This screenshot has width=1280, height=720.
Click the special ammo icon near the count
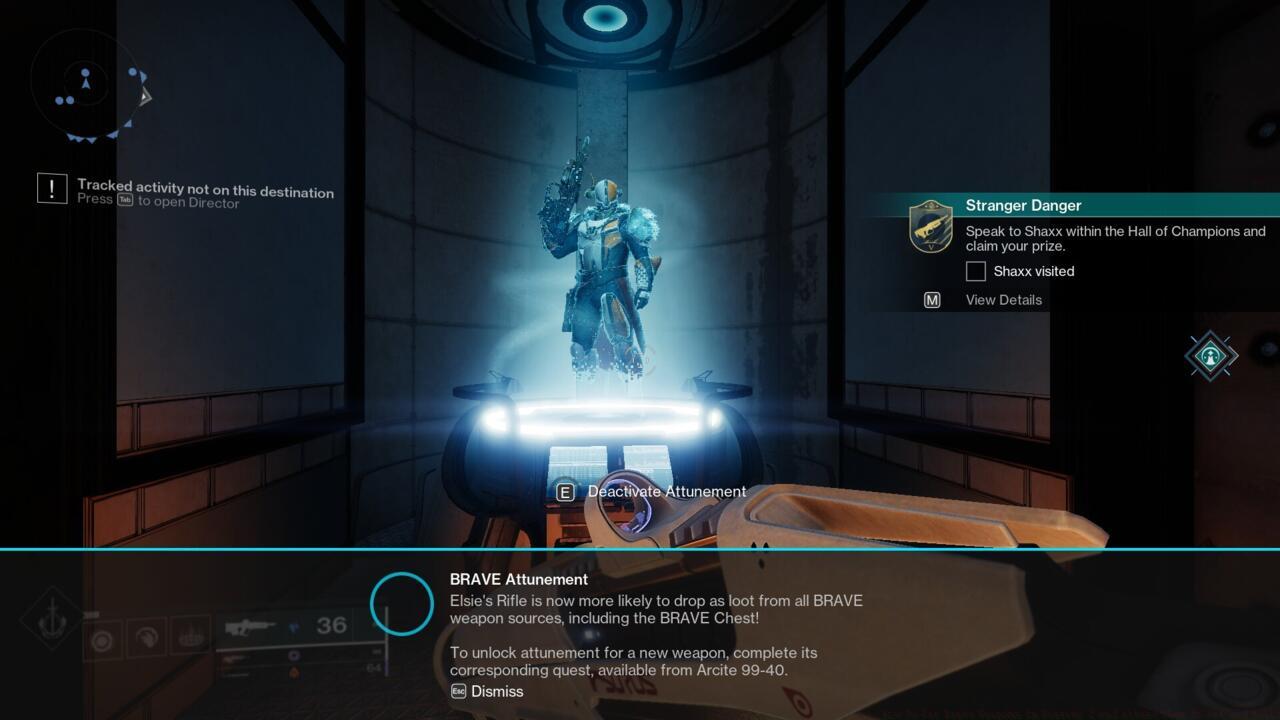(293, 627)
